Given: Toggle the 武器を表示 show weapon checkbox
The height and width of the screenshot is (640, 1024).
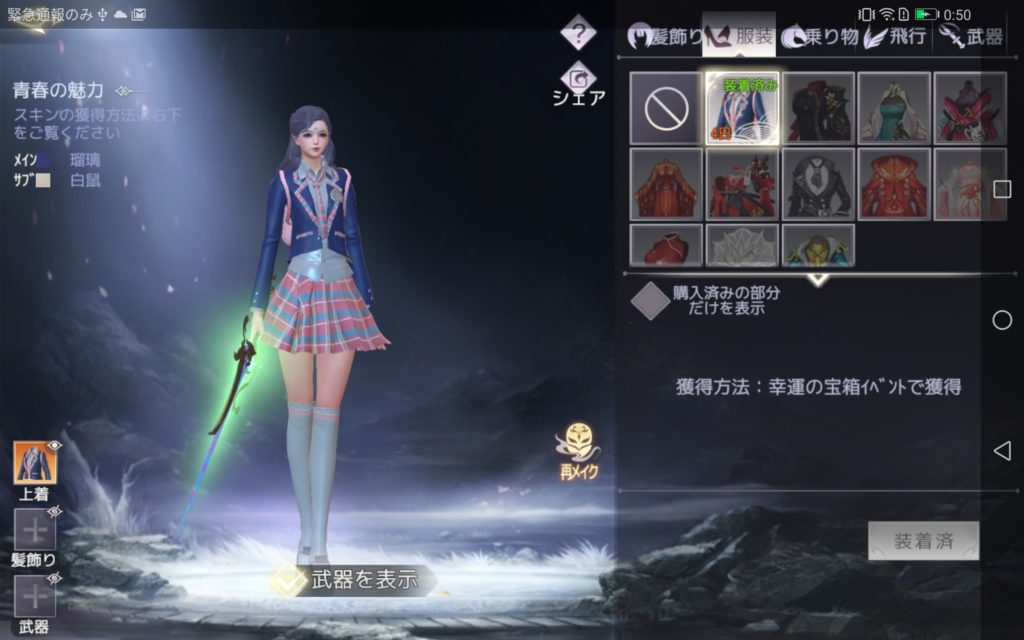Looking at the screenshot, I should point(290,581).
